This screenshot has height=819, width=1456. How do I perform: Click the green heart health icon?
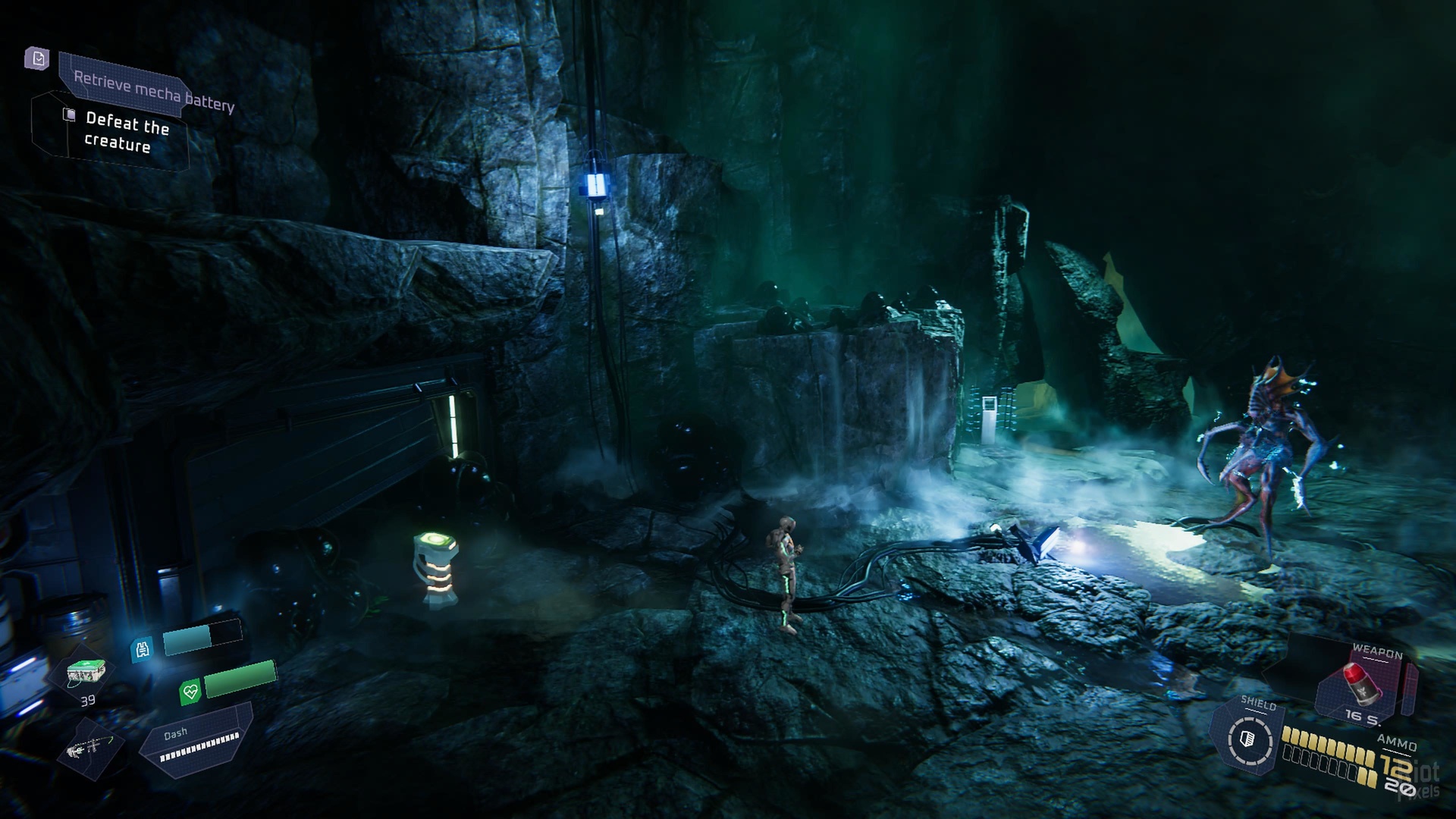point(190,692)
